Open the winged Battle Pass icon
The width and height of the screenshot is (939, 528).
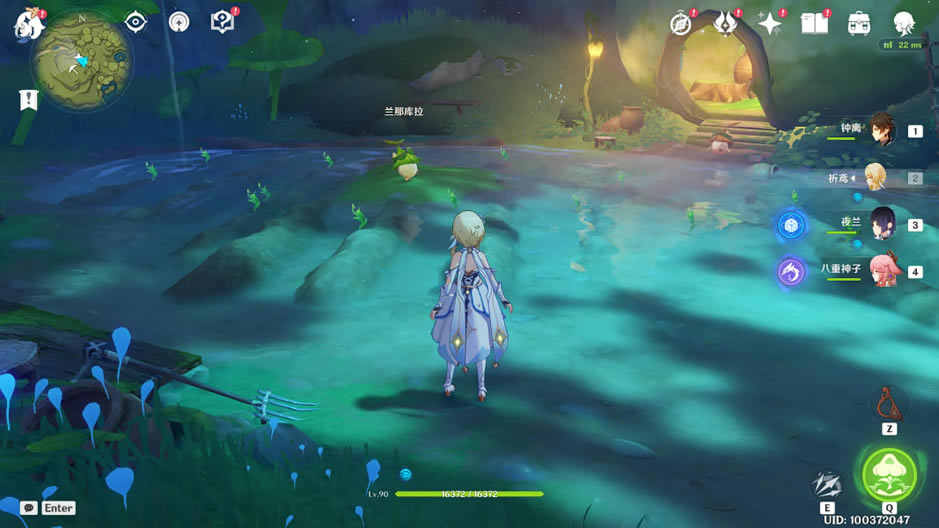pos(726,24)
